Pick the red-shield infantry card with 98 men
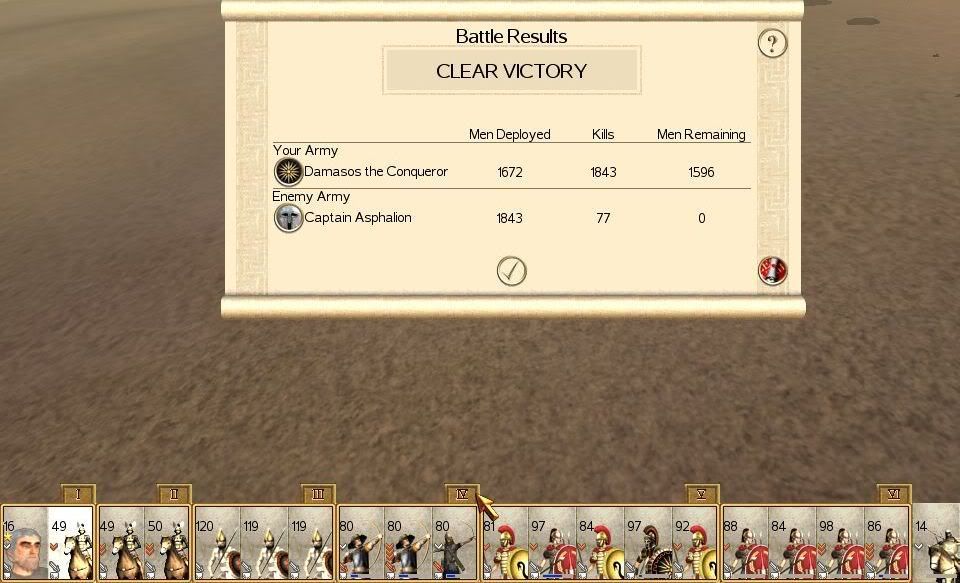The height and width of the screenshot is (583, 960). 840,545
